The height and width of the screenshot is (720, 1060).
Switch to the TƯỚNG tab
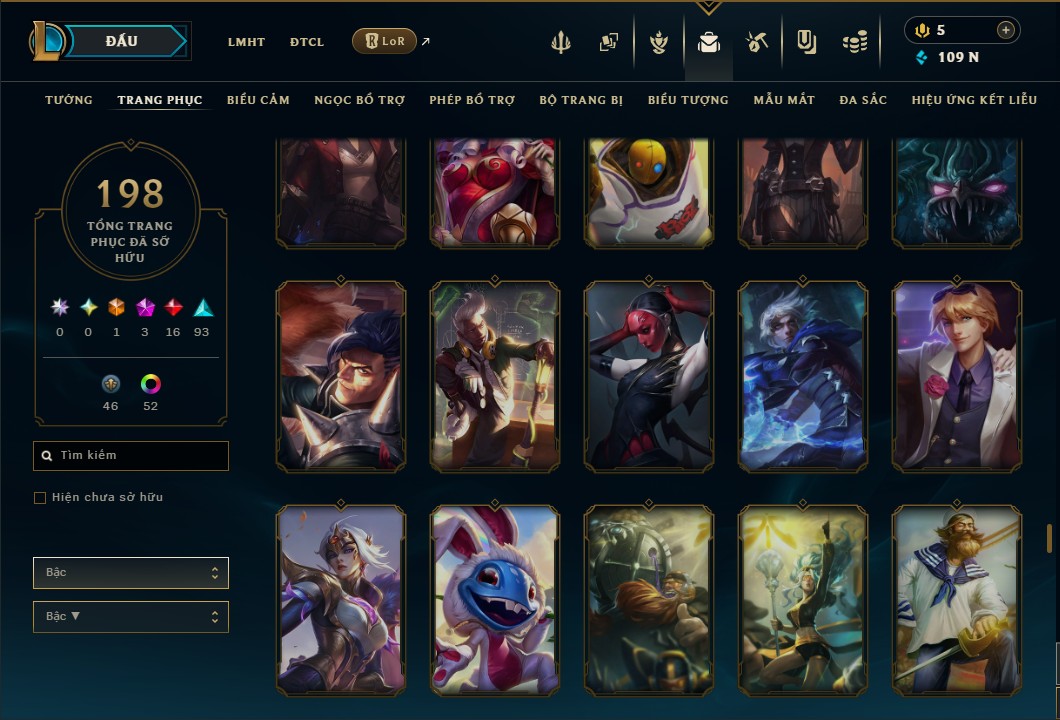point(69,100)
